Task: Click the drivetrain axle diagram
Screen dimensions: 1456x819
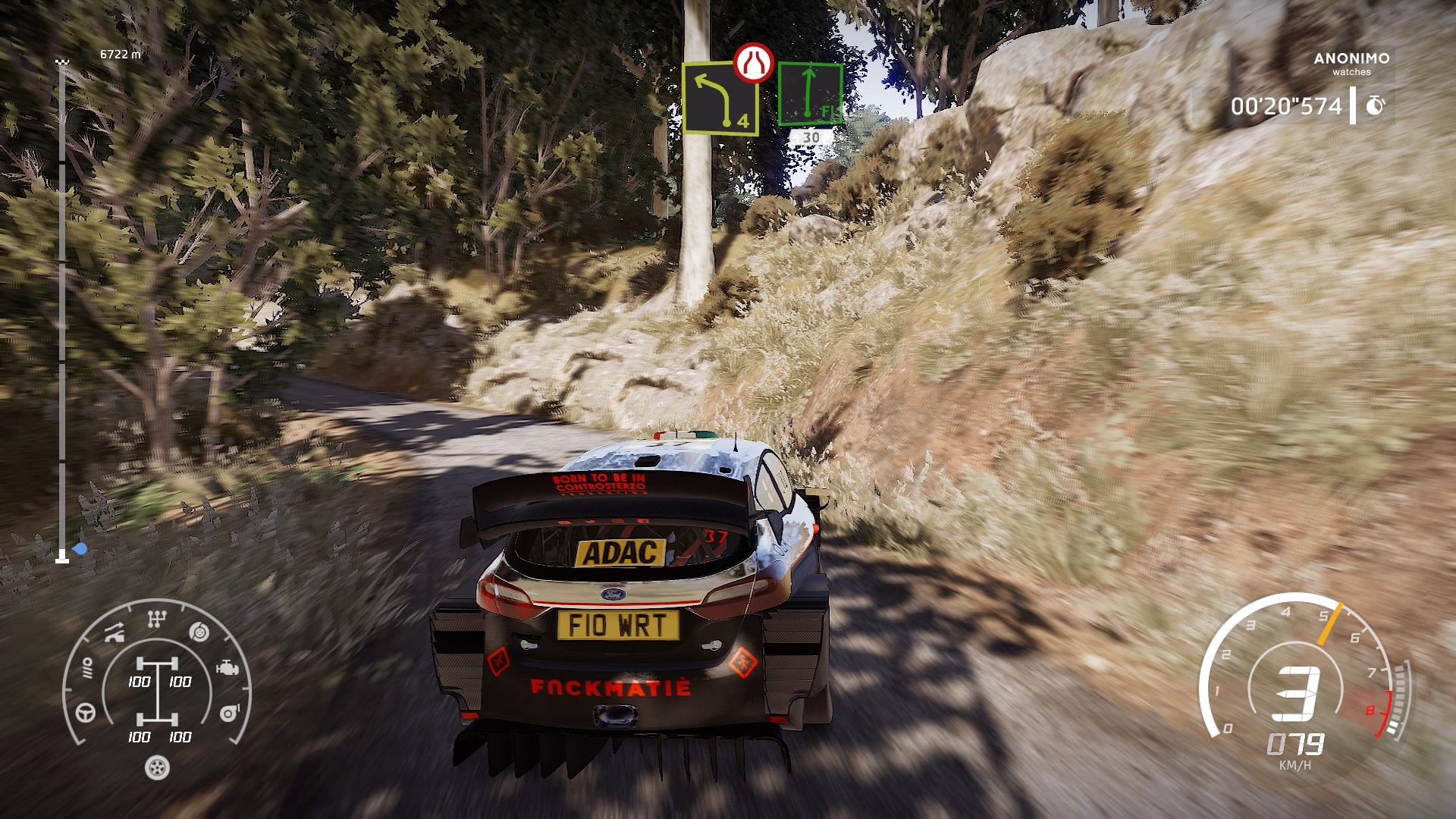Action: 158,692
